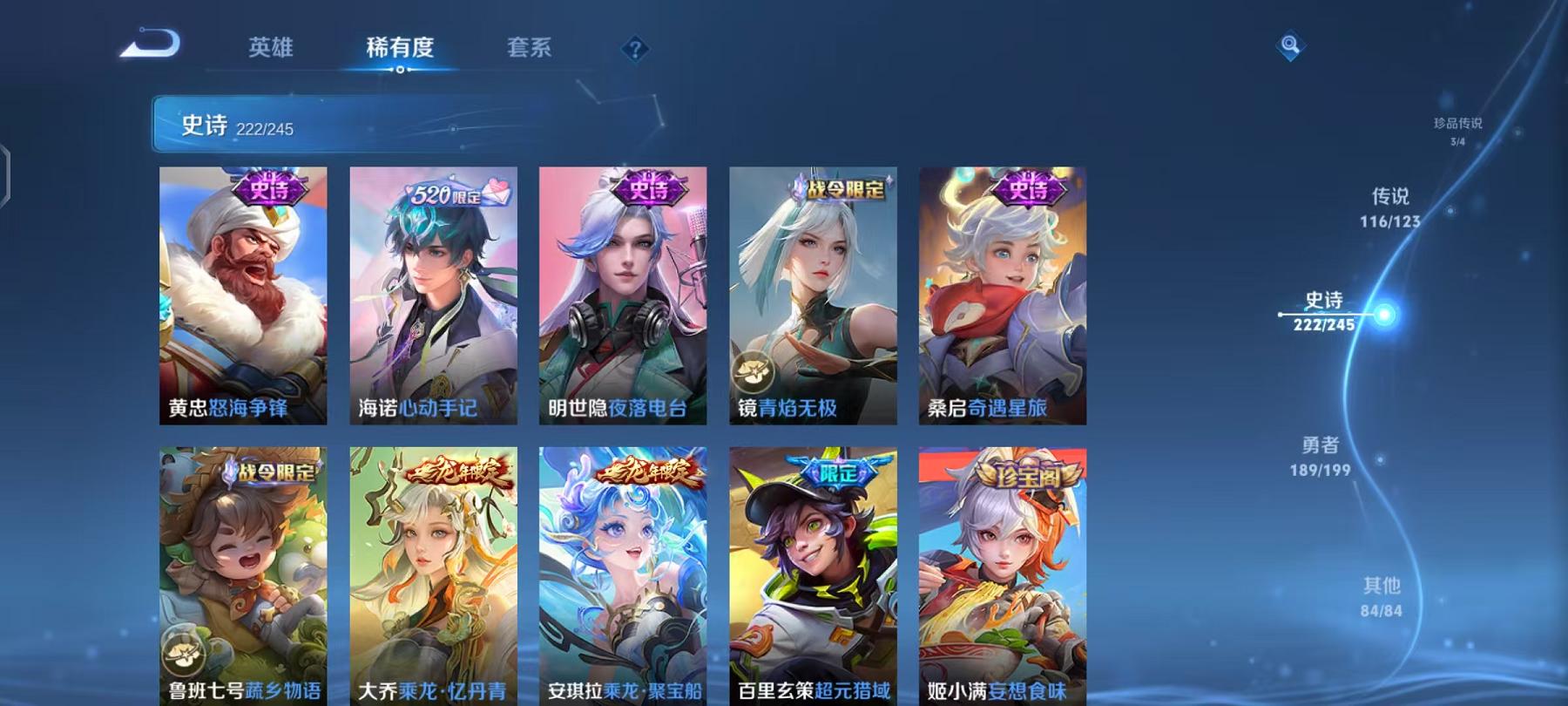Click the help question mark icon

pos(635,48)
